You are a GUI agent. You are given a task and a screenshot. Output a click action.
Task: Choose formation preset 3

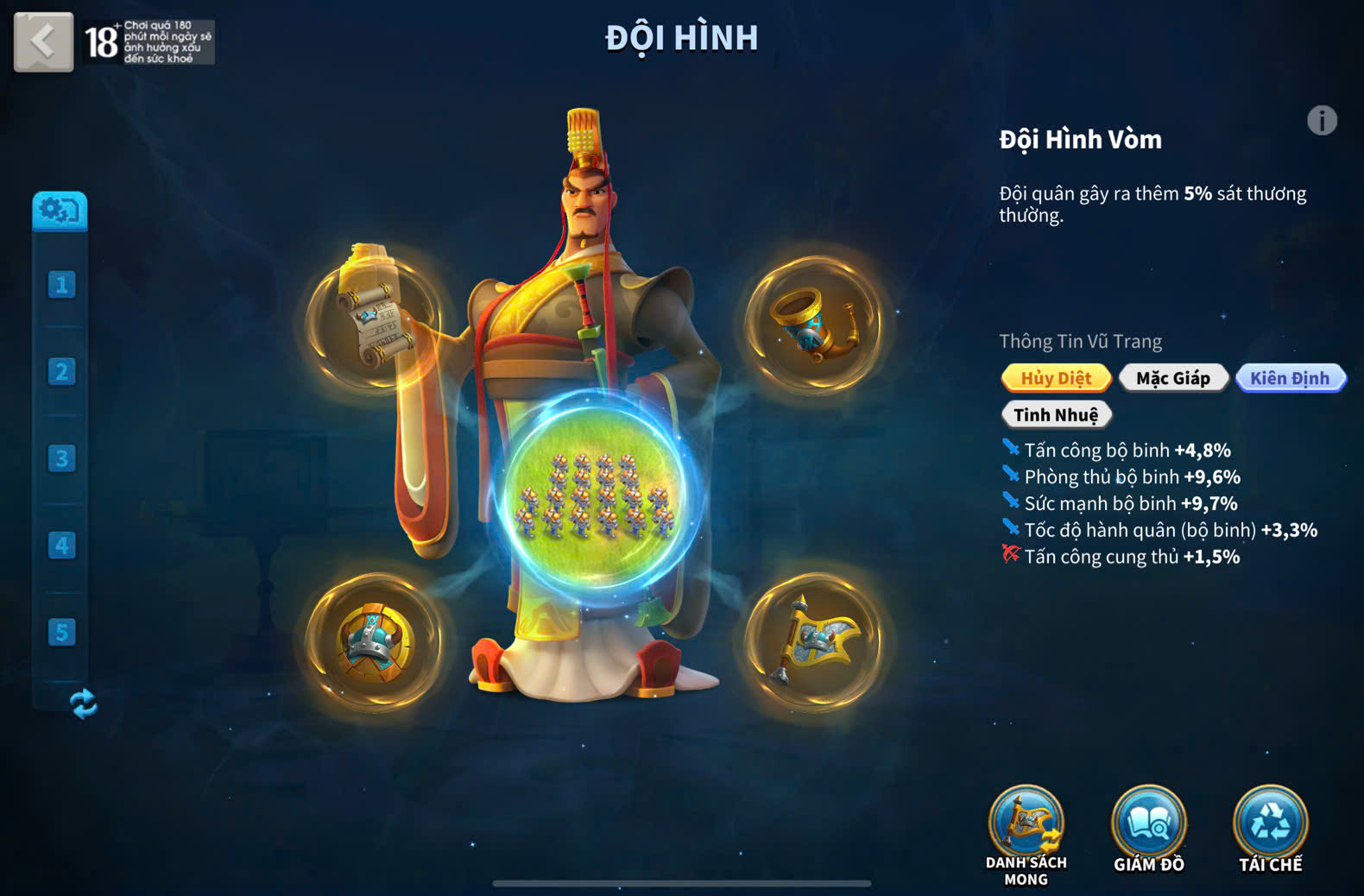61,458
